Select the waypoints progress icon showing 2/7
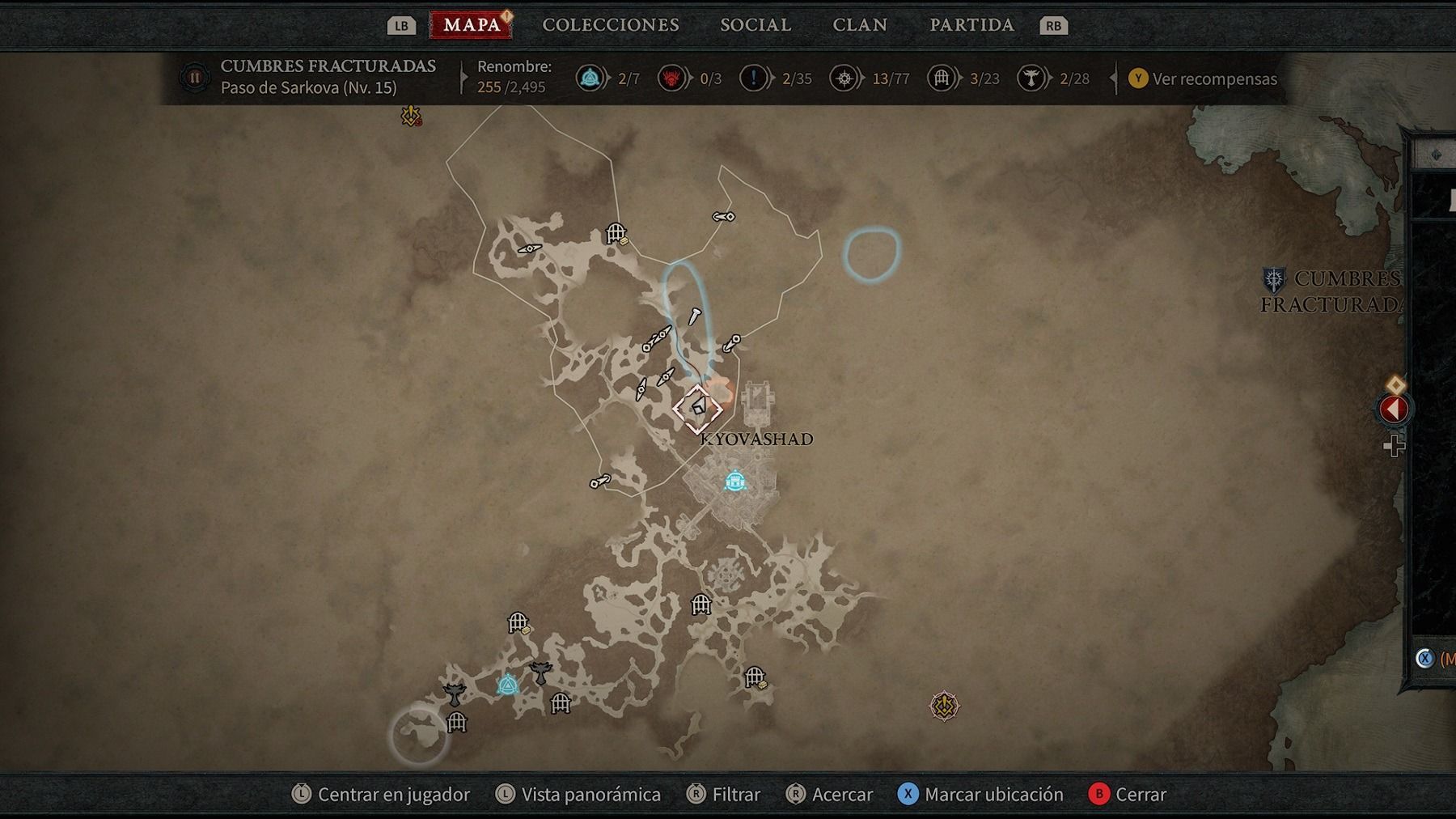Image resolution: width=1456 pixels, height=819 pixels. click(590, 79)
